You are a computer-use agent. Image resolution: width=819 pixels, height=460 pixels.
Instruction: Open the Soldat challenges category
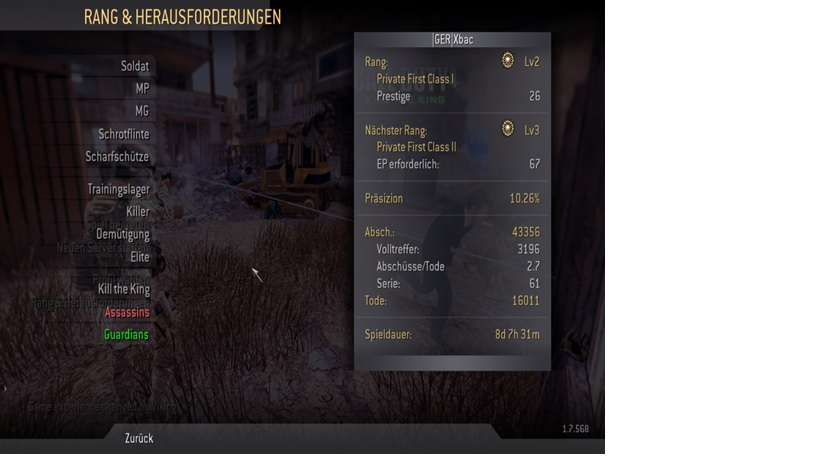point(134,66)
